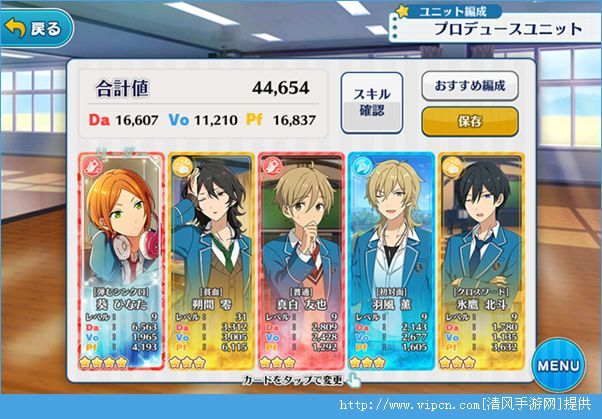Select the 朔間 零 card
602x419 pixels.
click(209, 258)
